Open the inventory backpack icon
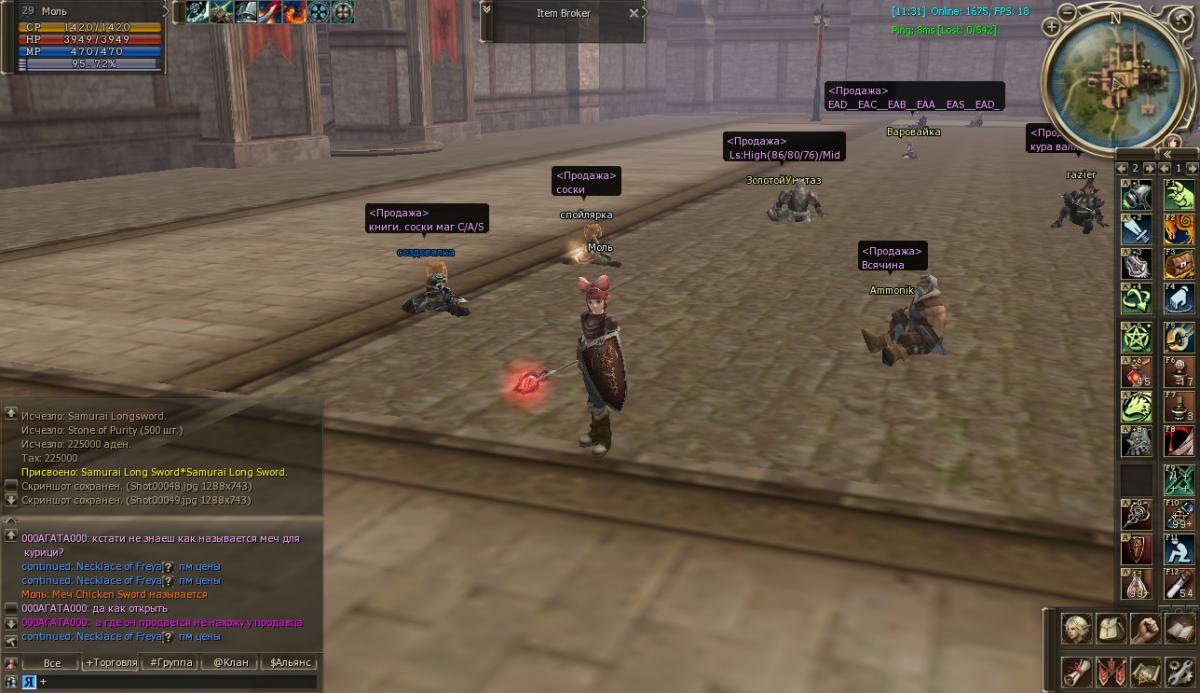Screen dimensions: 1200x693 [x=1111, y=628]
